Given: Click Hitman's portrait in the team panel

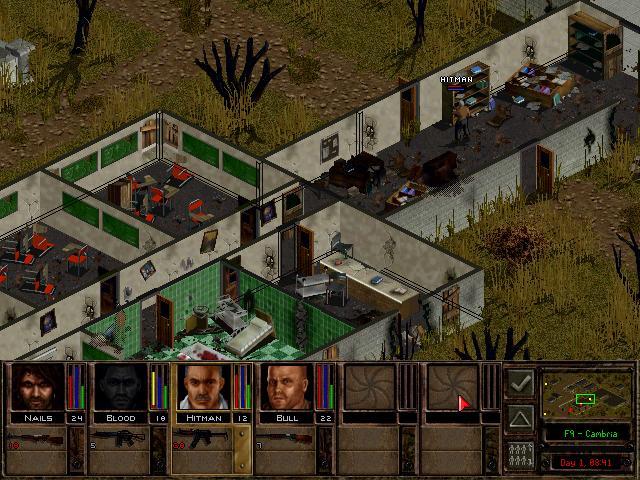Looking at the screenshot, I should pyautogui.click(x=203, y=386).
